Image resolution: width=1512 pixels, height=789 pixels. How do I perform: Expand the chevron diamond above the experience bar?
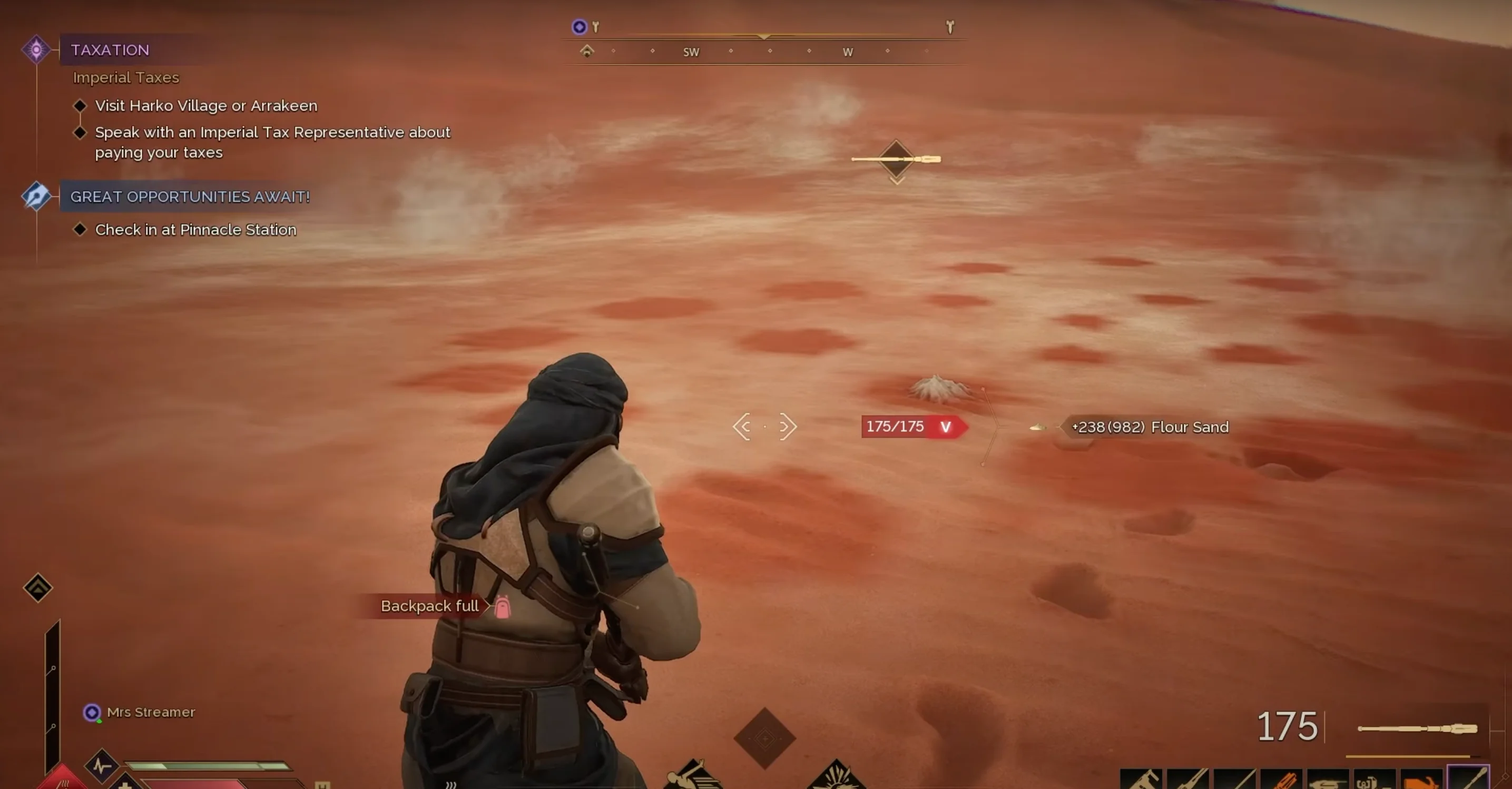[764, 738]
